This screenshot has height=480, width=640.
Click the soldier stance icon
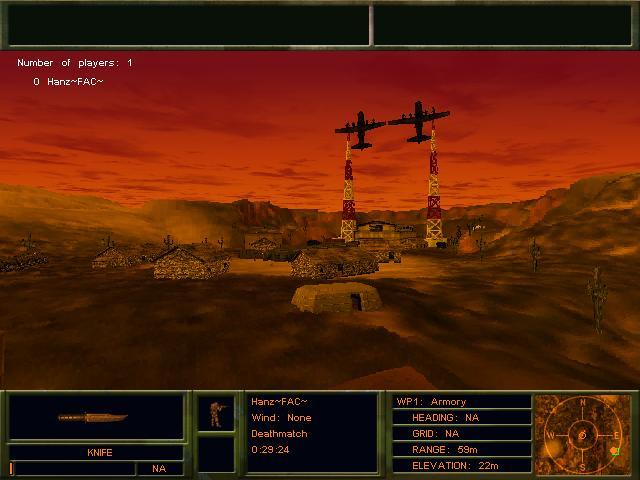pyautogui.click(x=215, y=413)
